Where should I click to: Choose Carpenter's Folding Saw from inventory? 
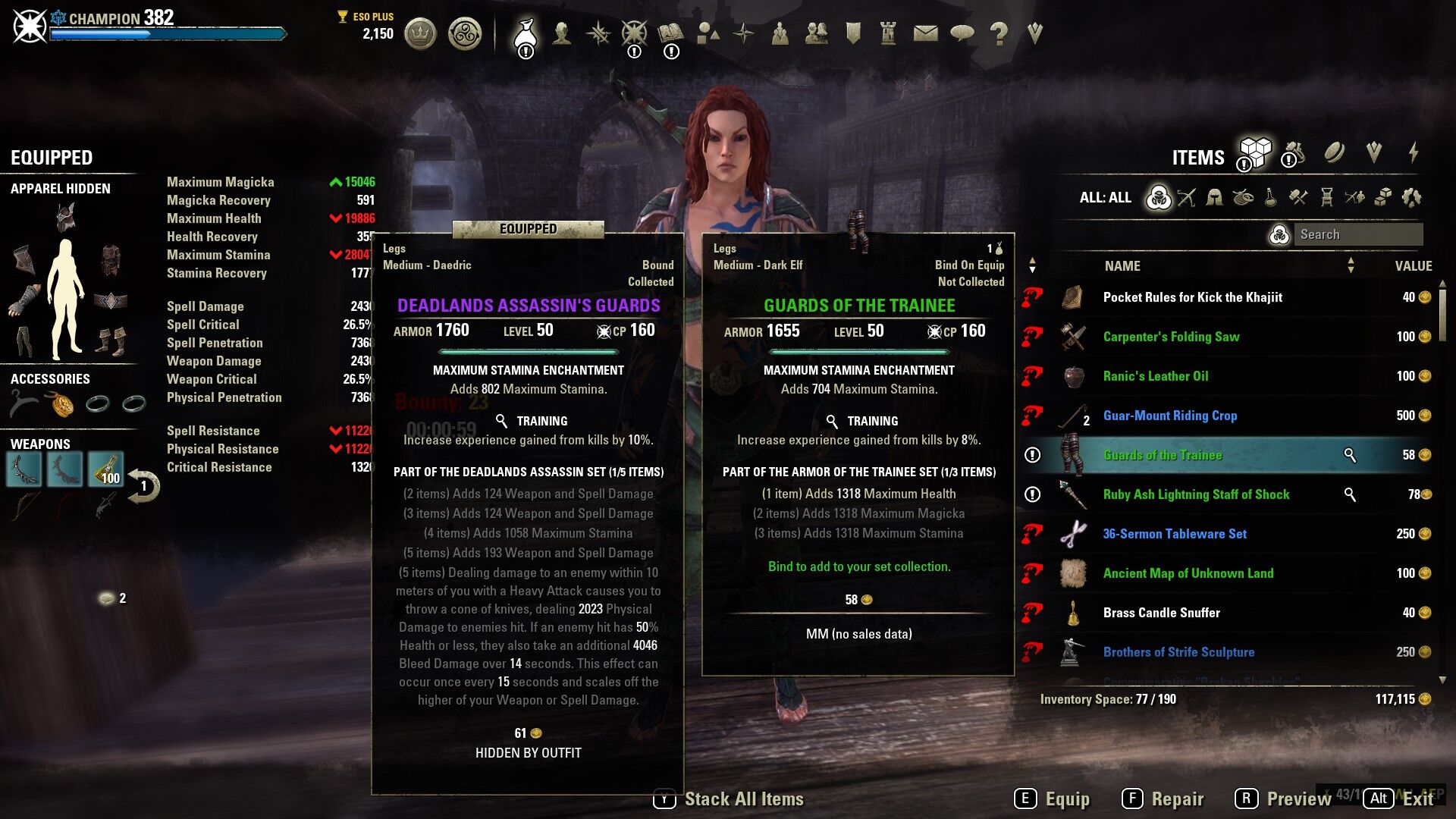coord(1171,337)
